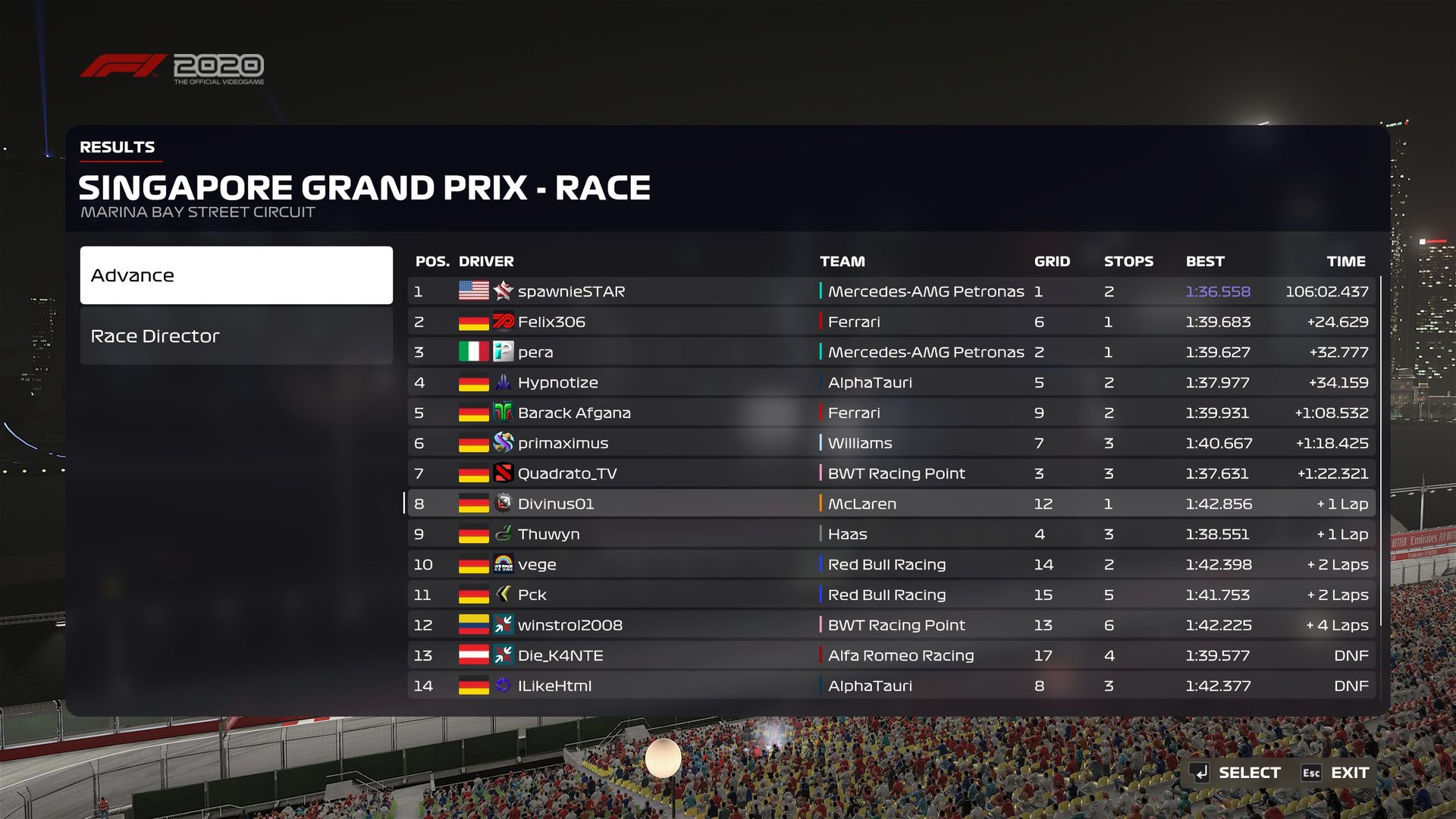
Task: Pick the Barack Afgana driver row
Action: point(891,413)
